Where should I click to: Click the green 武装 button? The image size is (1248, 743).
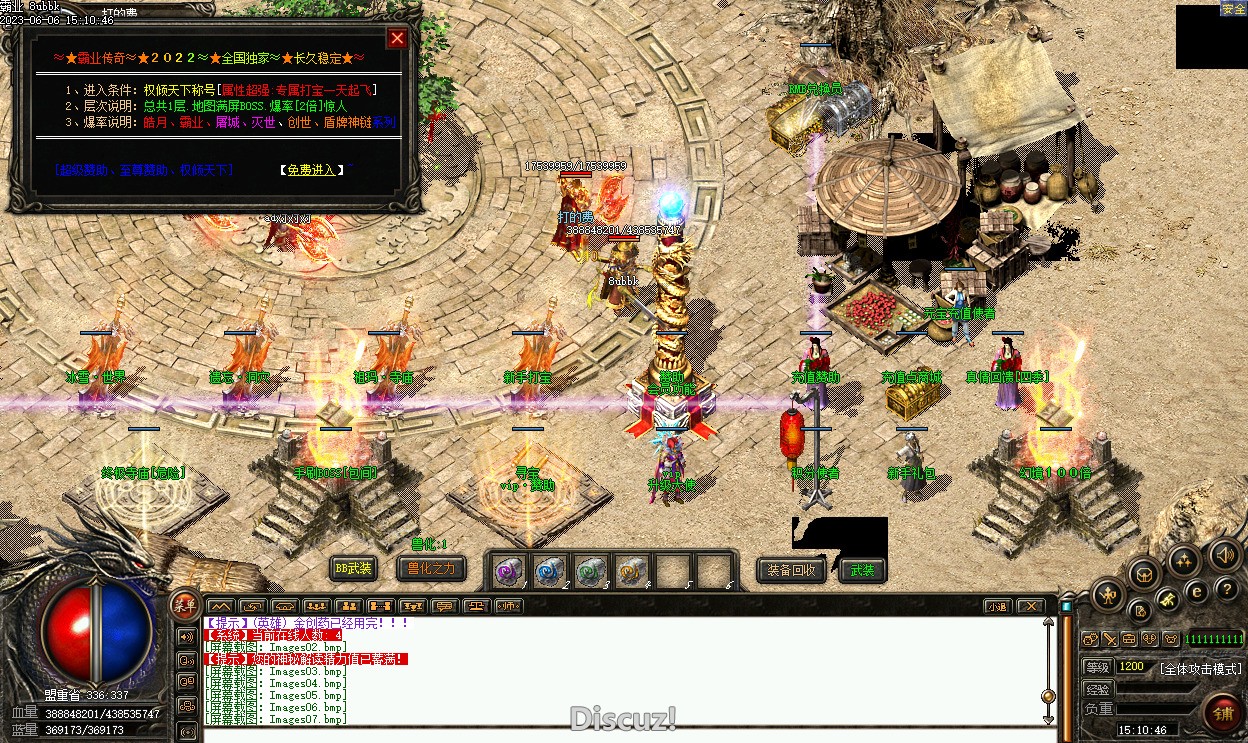(862, 570)
